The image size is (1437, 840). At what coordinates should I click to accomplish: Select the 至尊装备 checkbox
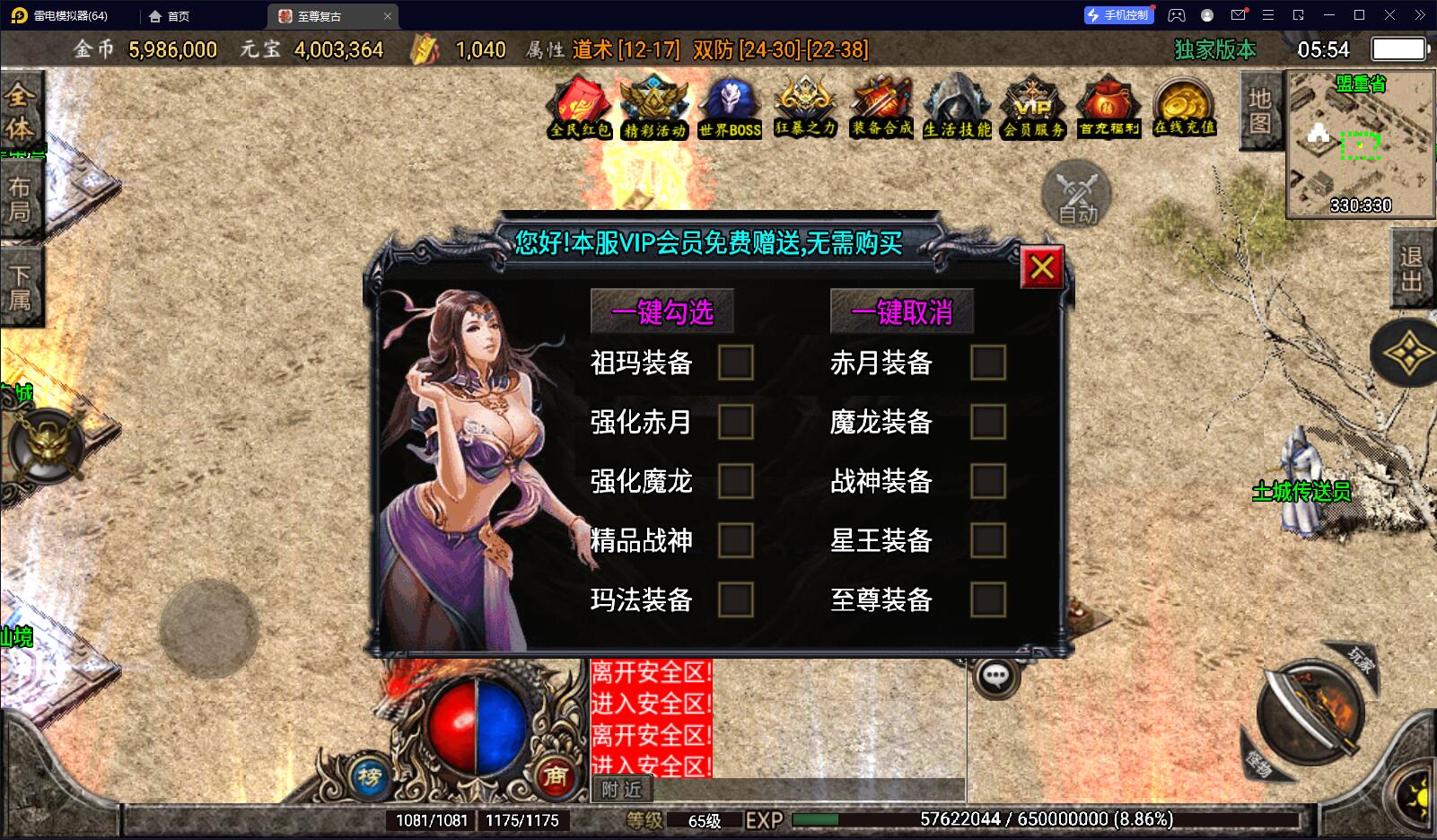click(988, 599)
